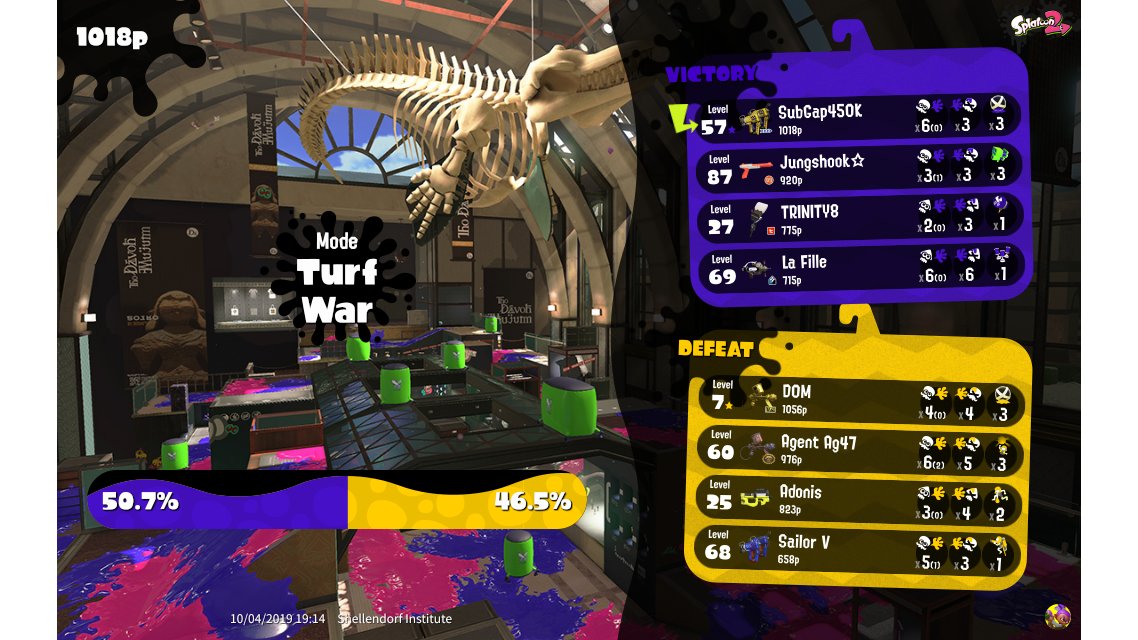
Task: Click the round emblem in the bottom-right corner
Action: (1057, 616)
